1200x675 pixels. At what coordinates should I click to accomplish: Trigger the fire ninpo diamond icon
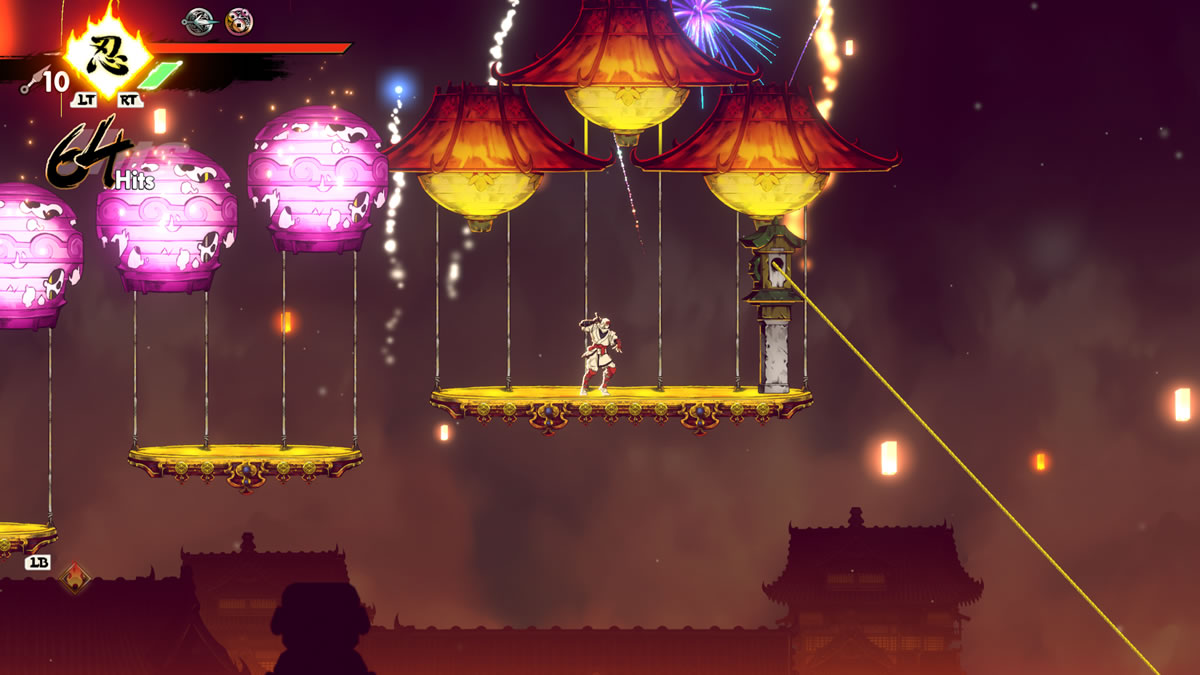[74, 577]
